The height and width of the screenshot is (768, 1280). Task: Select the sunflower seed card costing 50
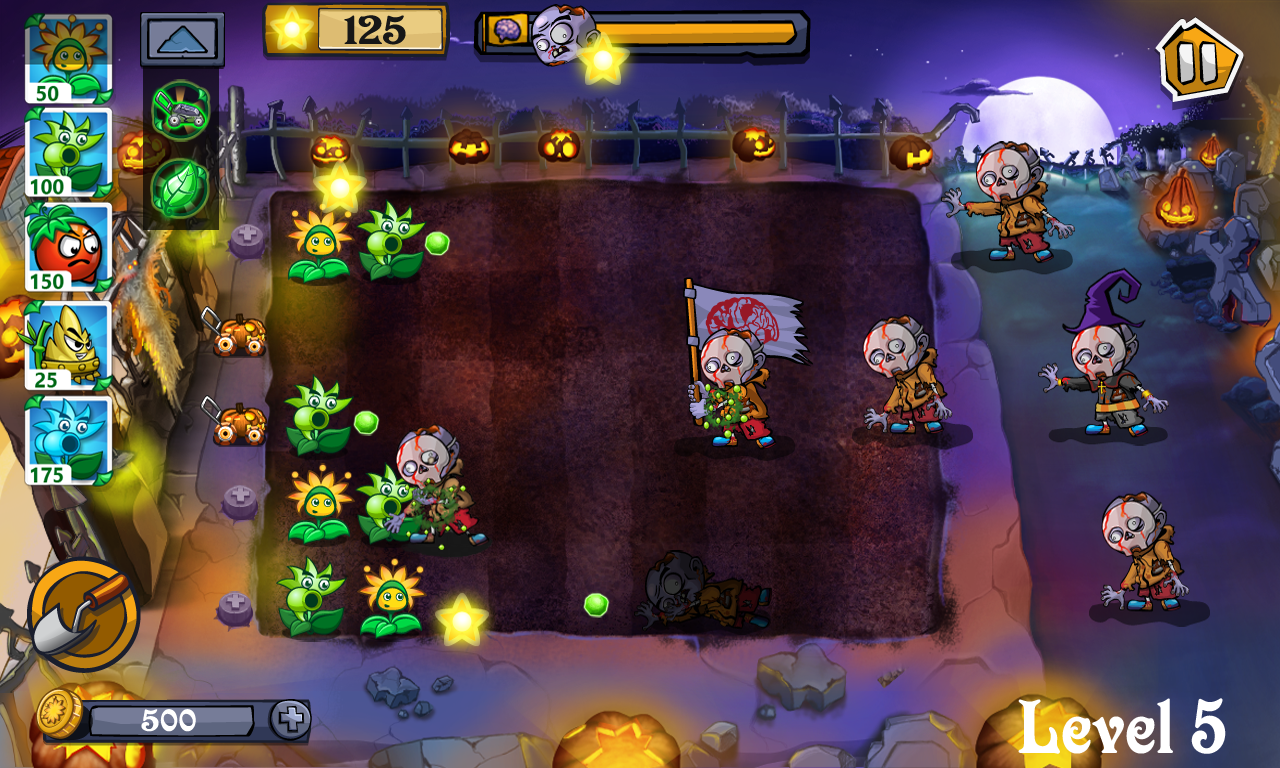pyautogui.click(x=68, y=59)
